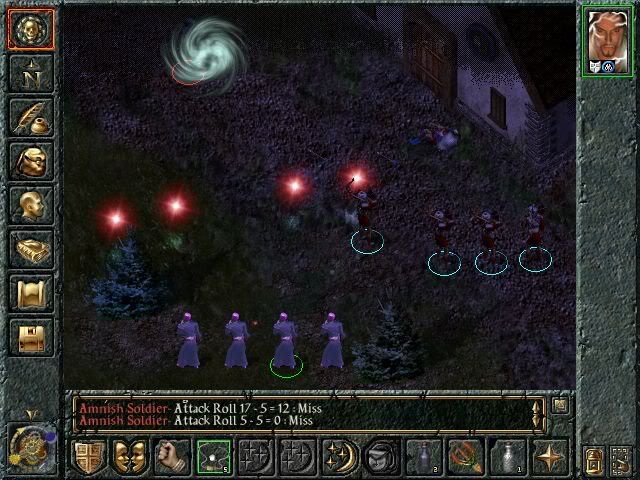Pause the game using the clock

(30, 445)
